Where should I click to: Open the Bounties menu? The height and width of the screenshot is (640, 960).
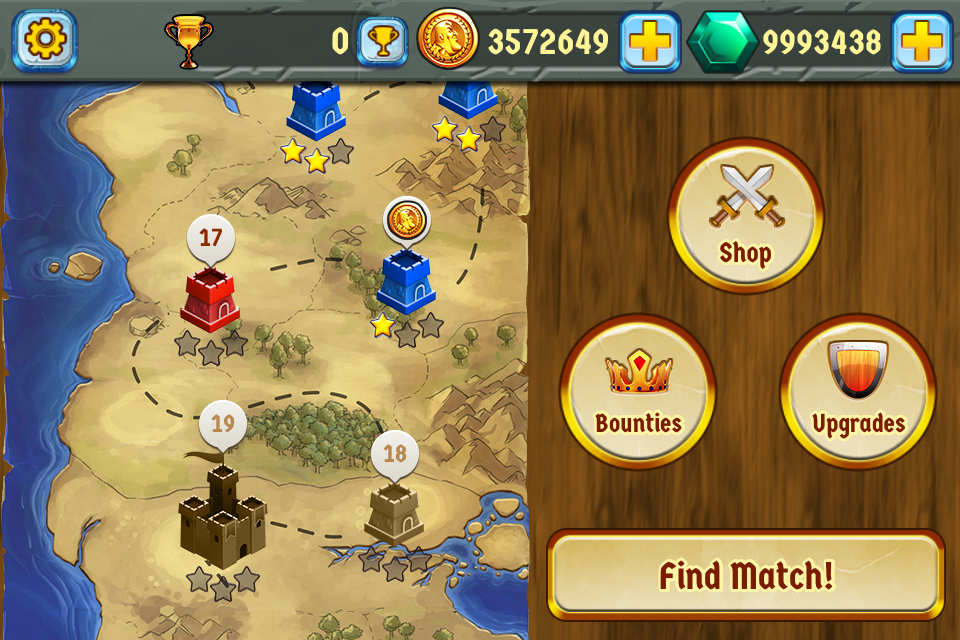(638, 390)
